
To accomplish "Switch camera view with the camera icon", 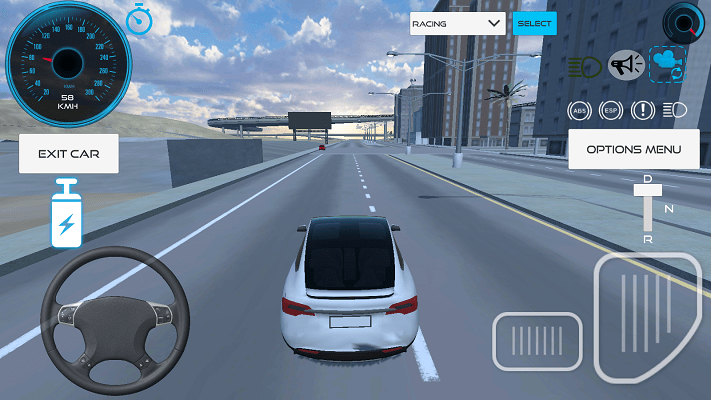I will point(667,64).
